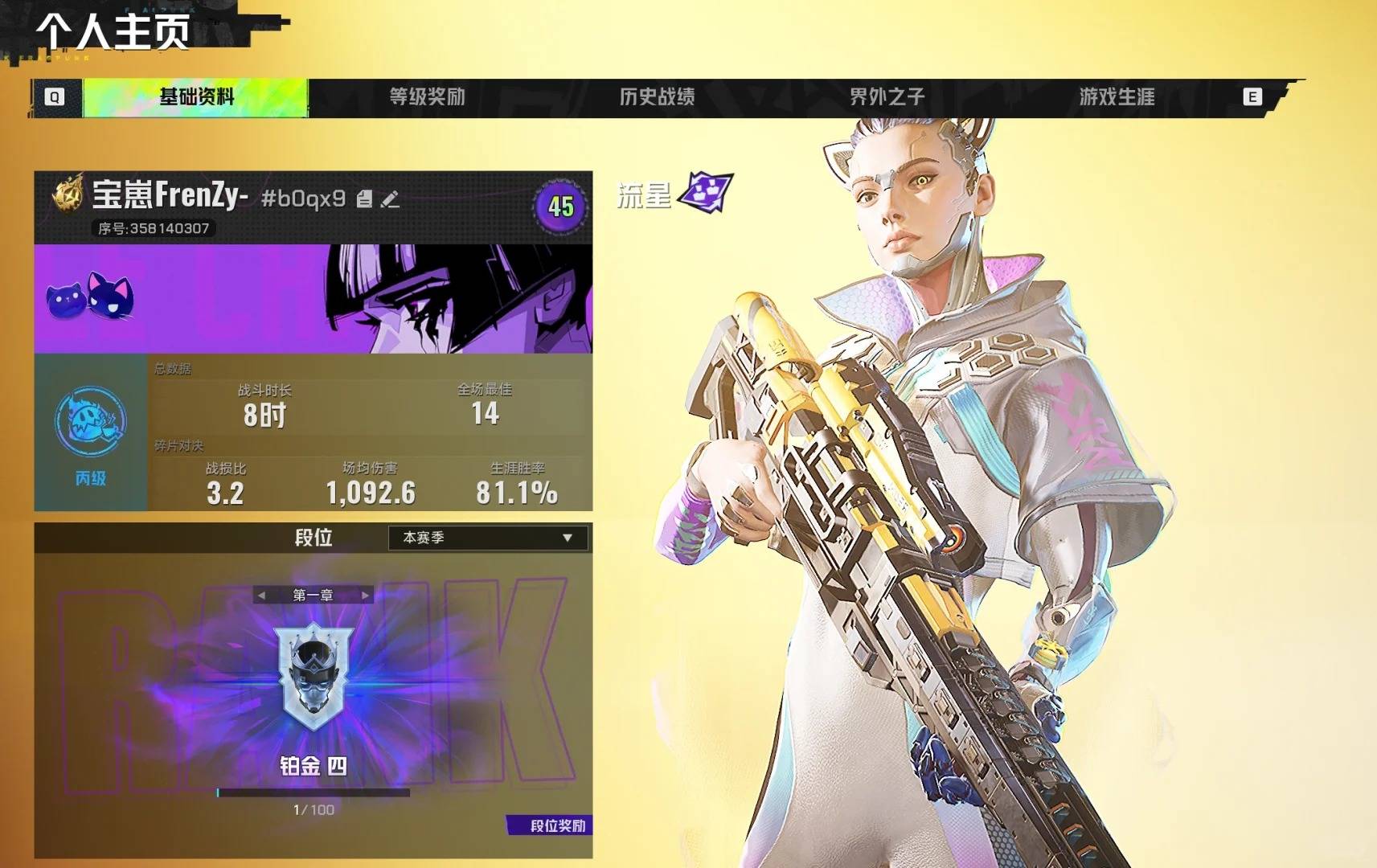The image size is (1377, 868).
Task: Open the level 45 badge emblem
Action: pos(559,207)
